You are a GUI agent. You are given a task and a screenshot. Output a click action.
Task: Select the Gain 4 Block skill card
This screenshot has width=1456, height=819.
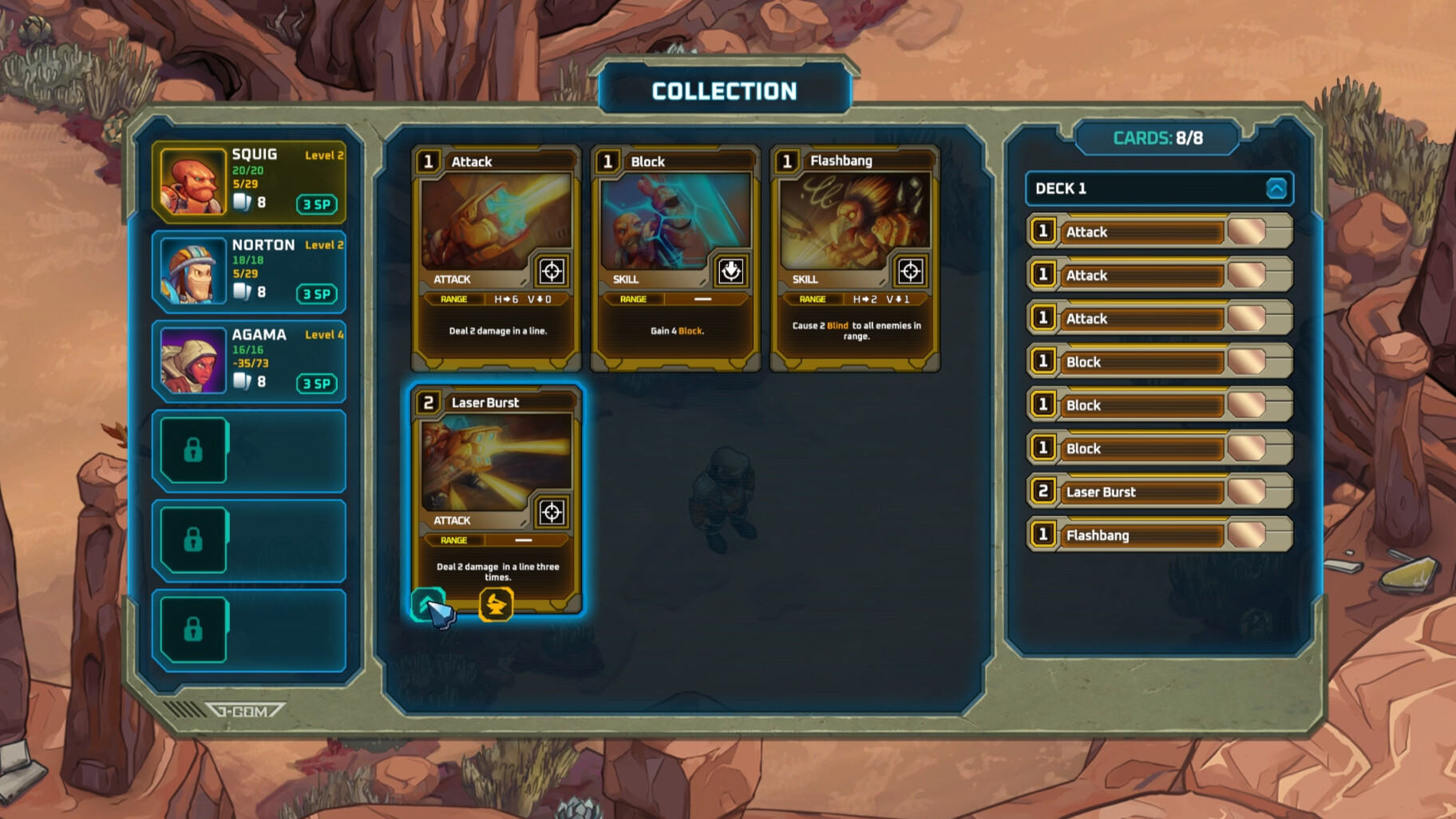pos(675,257)
